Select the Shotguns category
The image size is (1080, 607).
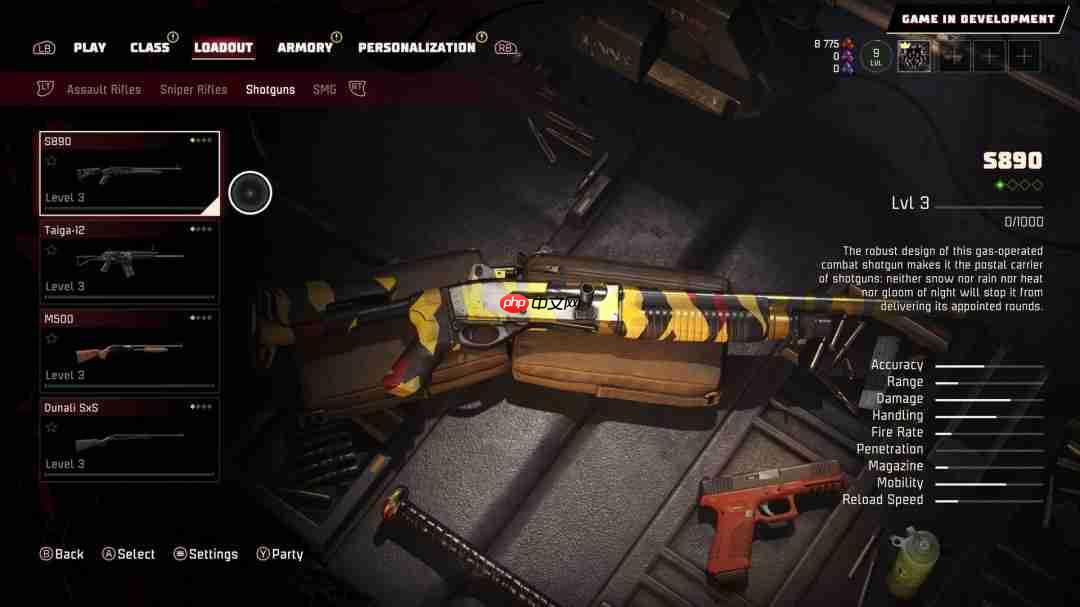(270, 90)
